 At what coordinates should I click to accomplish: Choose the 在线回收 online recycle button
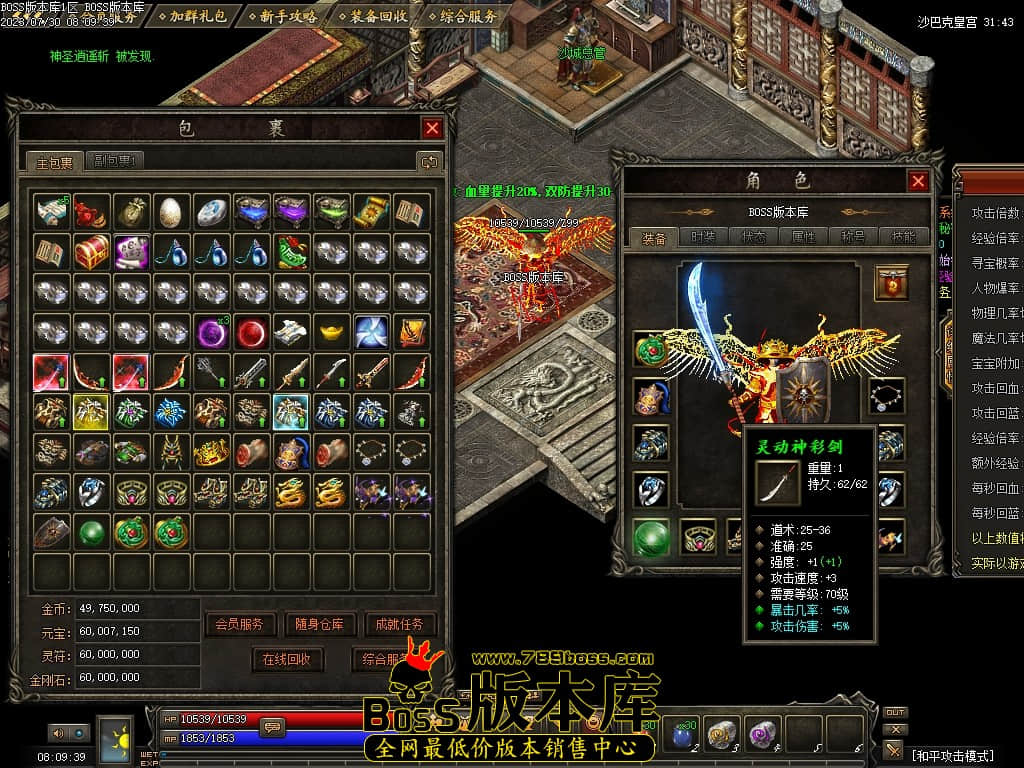pos(287,659)
